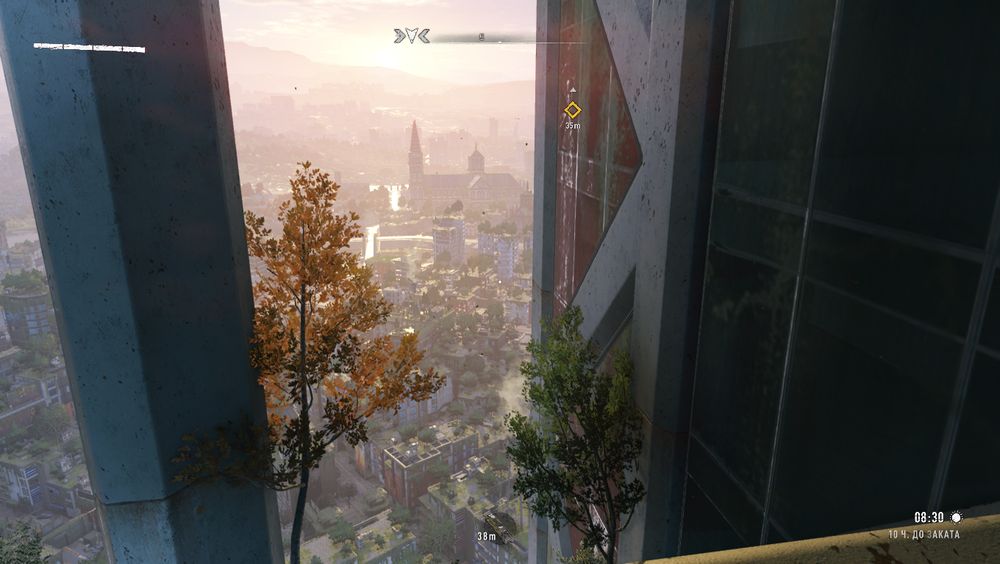
Task: Click the yellow diamond objective marker
Action: (x=572, y=110)
